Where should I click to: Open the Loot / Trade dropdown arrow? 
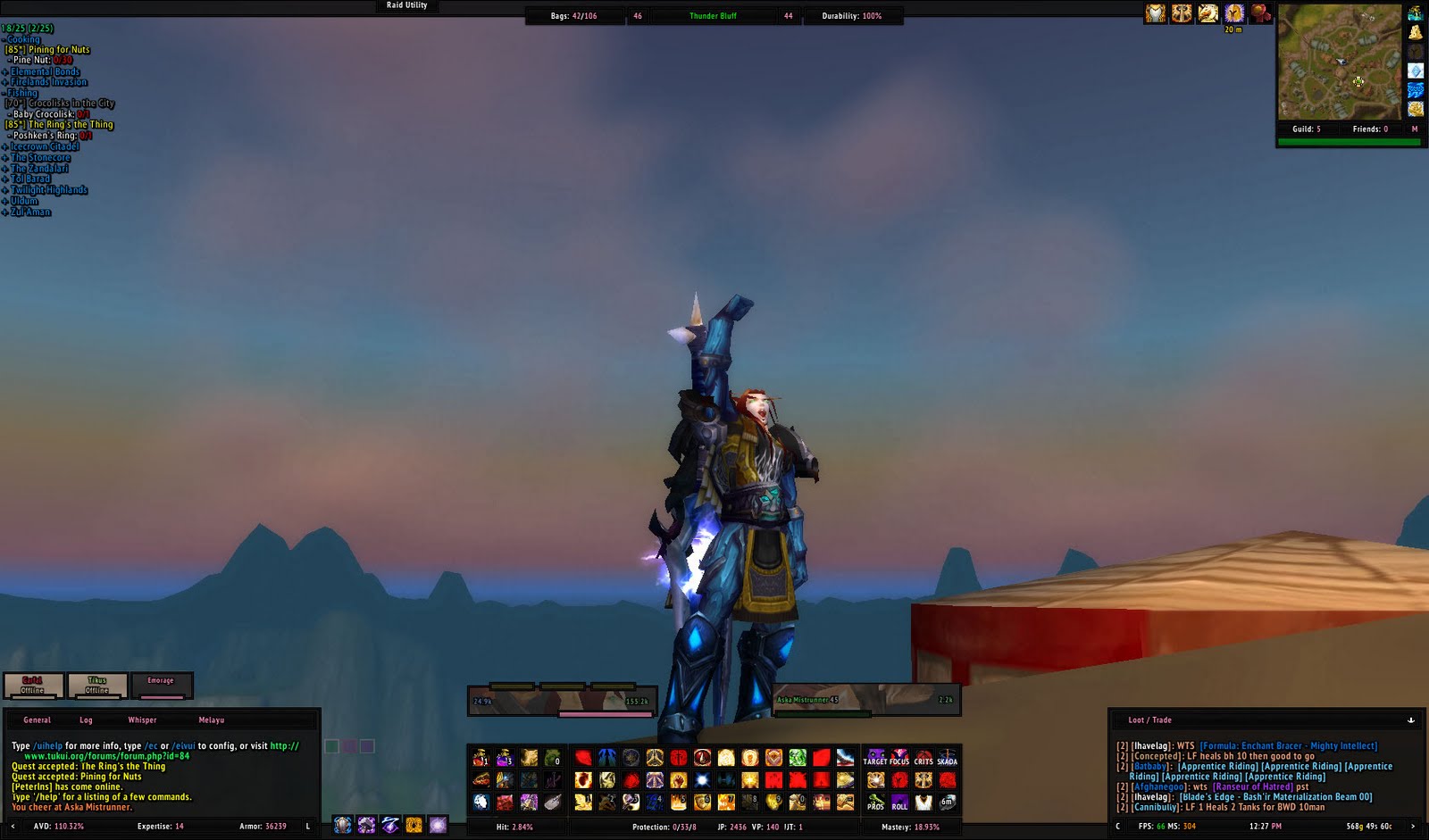click(1412, 719)
